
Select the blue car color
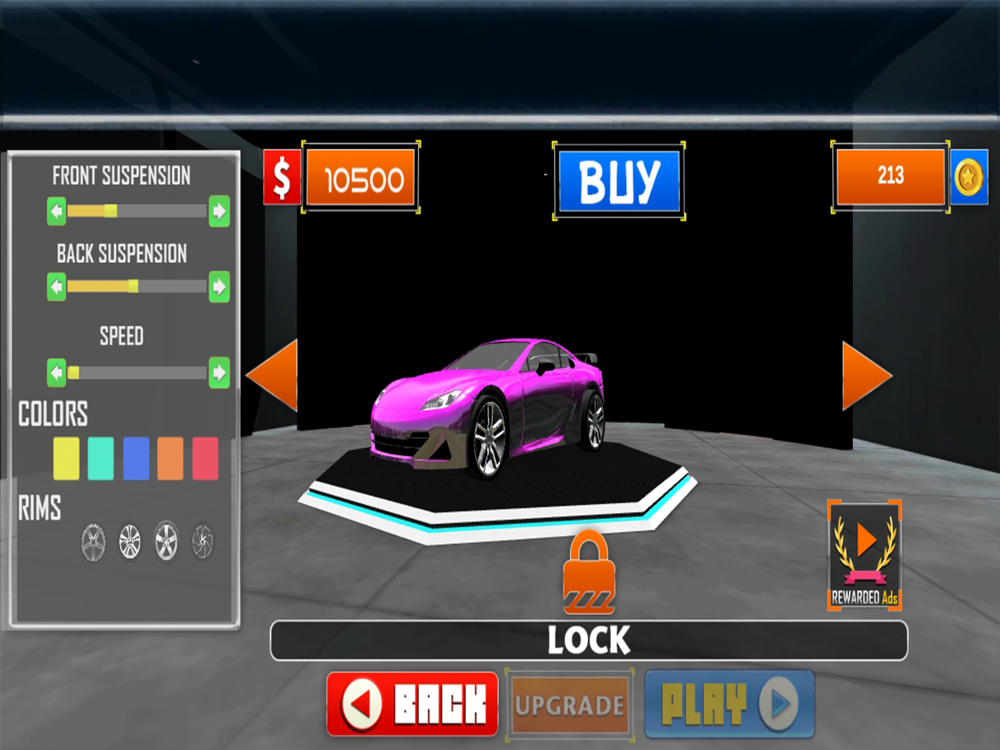136,458
